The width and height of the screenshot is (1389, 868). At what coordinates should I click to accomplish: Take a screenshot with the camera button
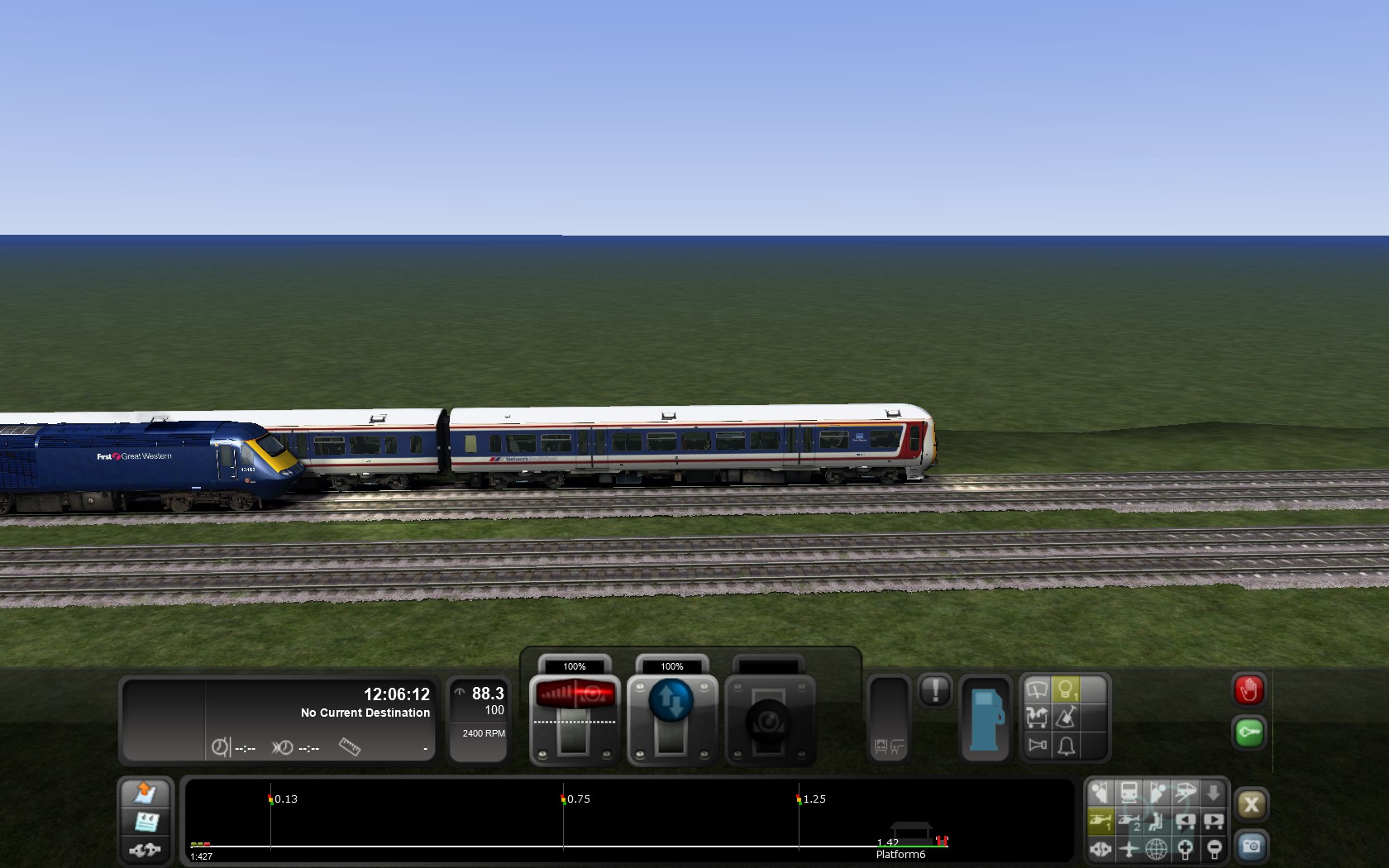[1250, 847]
